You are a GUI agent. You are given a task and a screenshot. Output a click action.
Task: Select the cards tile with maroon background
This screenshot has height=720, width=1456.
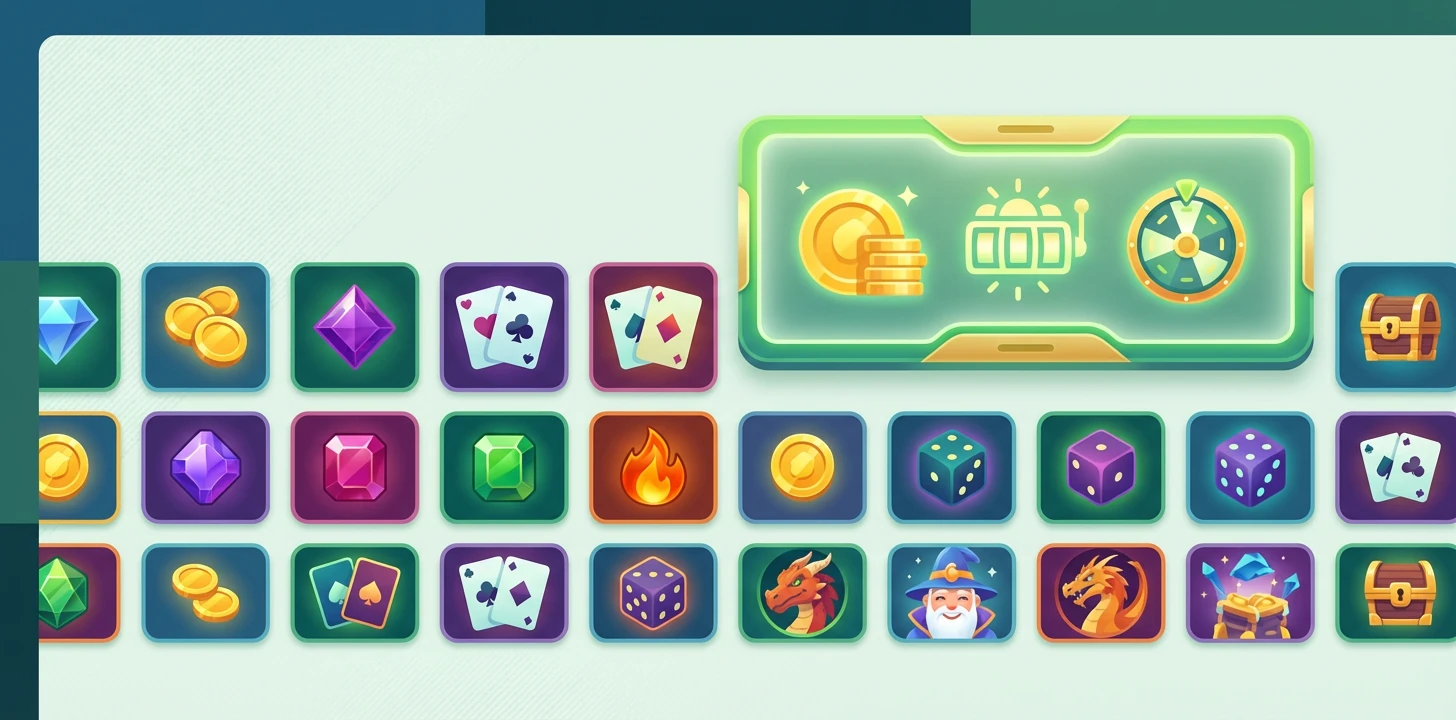pos(653,327)
